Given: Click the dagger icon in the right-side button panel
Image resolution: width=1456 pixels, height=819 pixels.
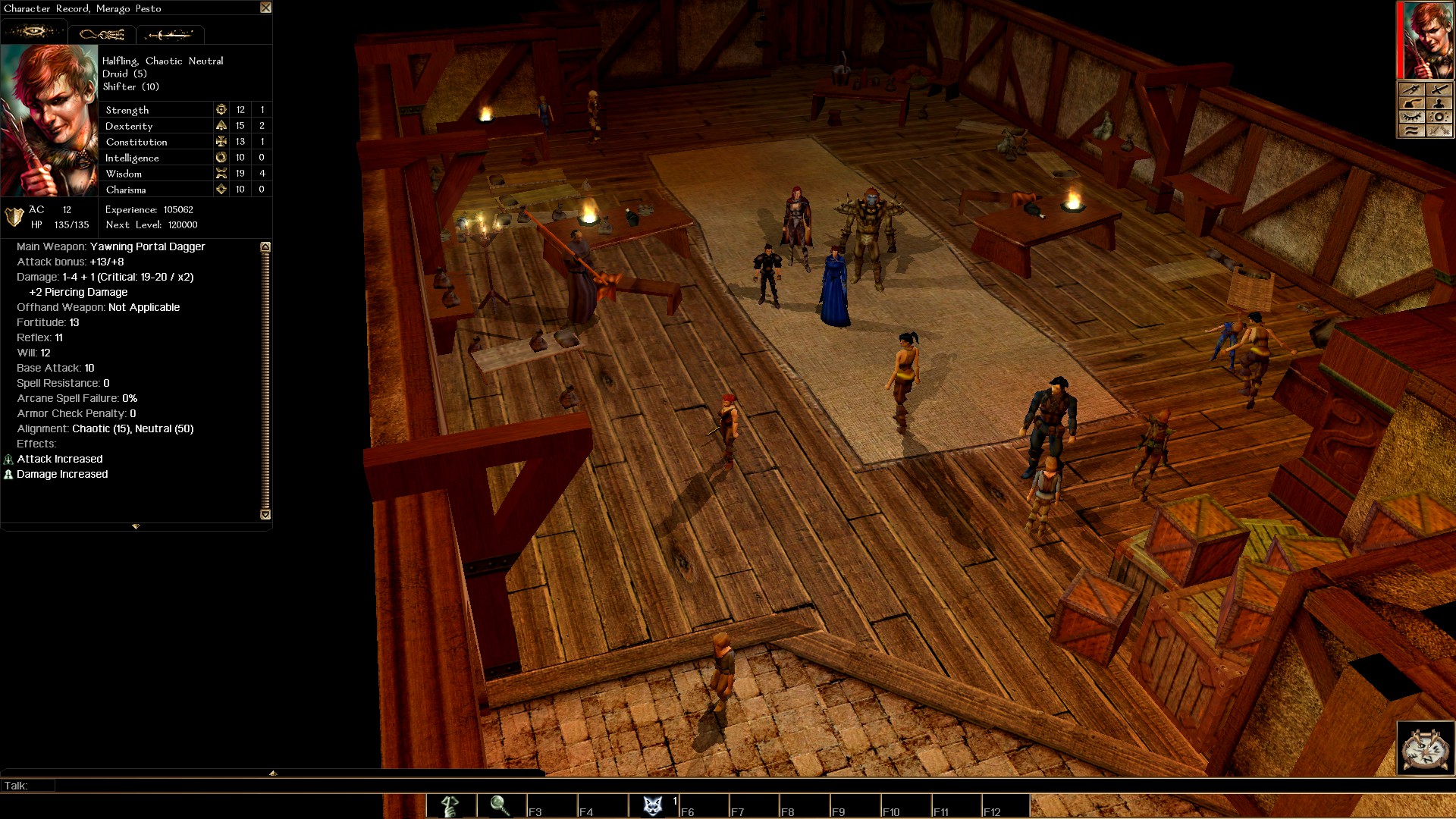Looking at the screenshot, I should (x=1410, y=89).
